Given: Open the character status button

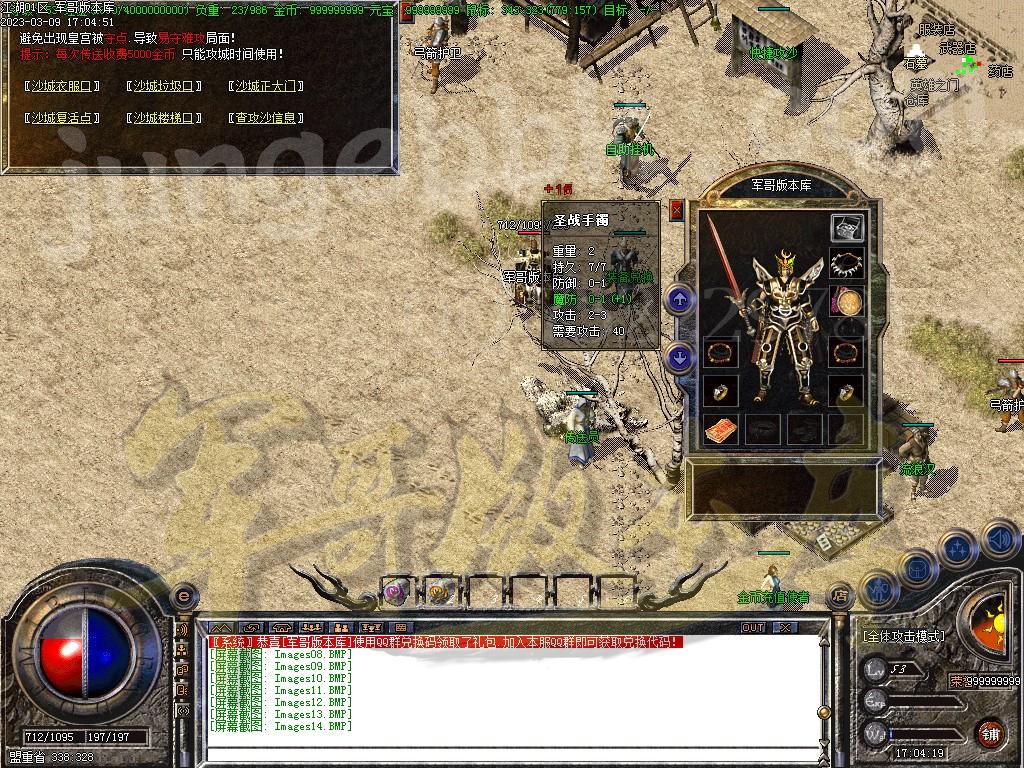Looking at the screenshot, I should coord(877,590).
